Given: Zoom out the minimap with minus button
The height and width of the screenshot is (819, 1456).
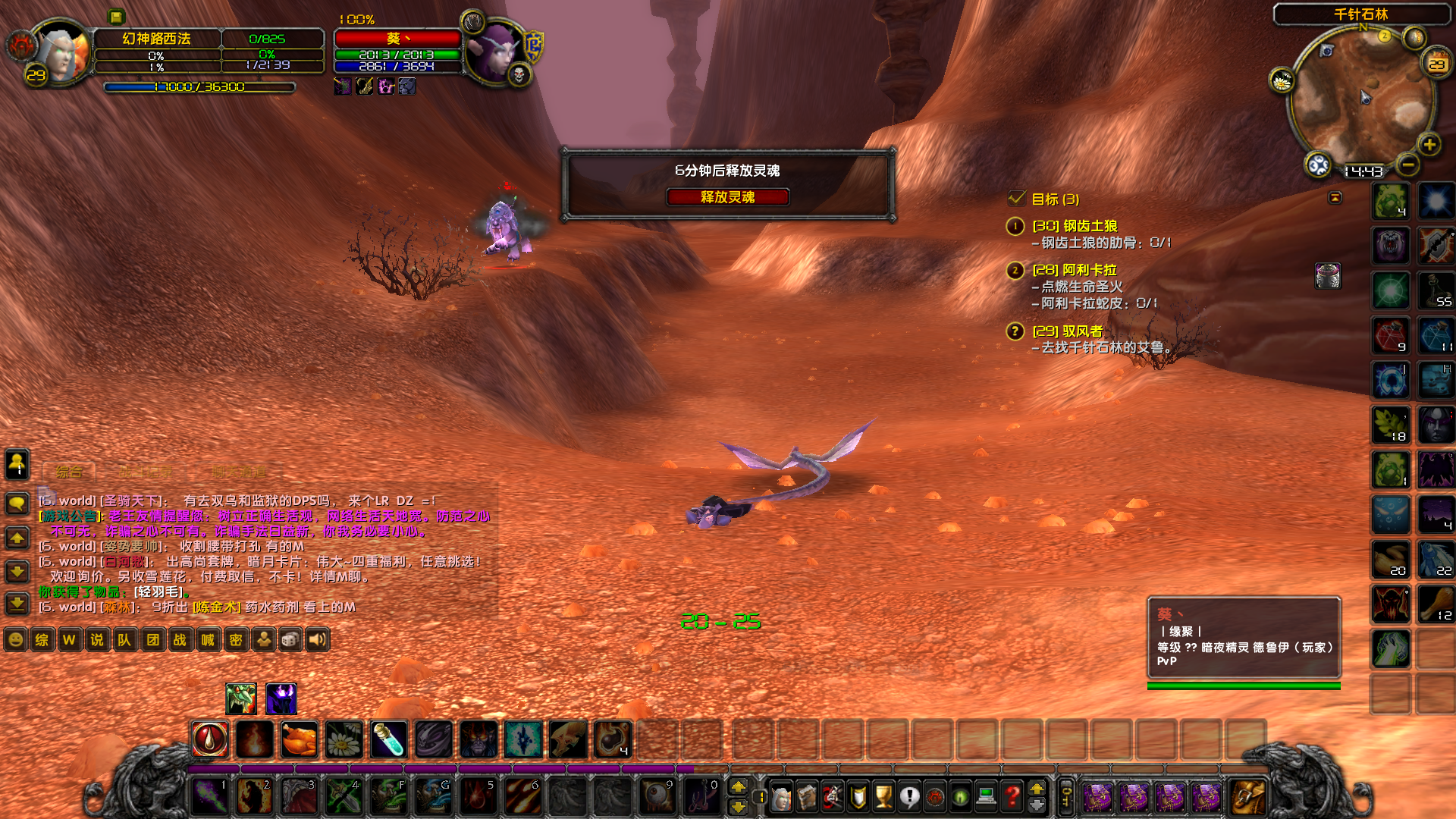Looking at the screenshot, I should [1407, 164].
